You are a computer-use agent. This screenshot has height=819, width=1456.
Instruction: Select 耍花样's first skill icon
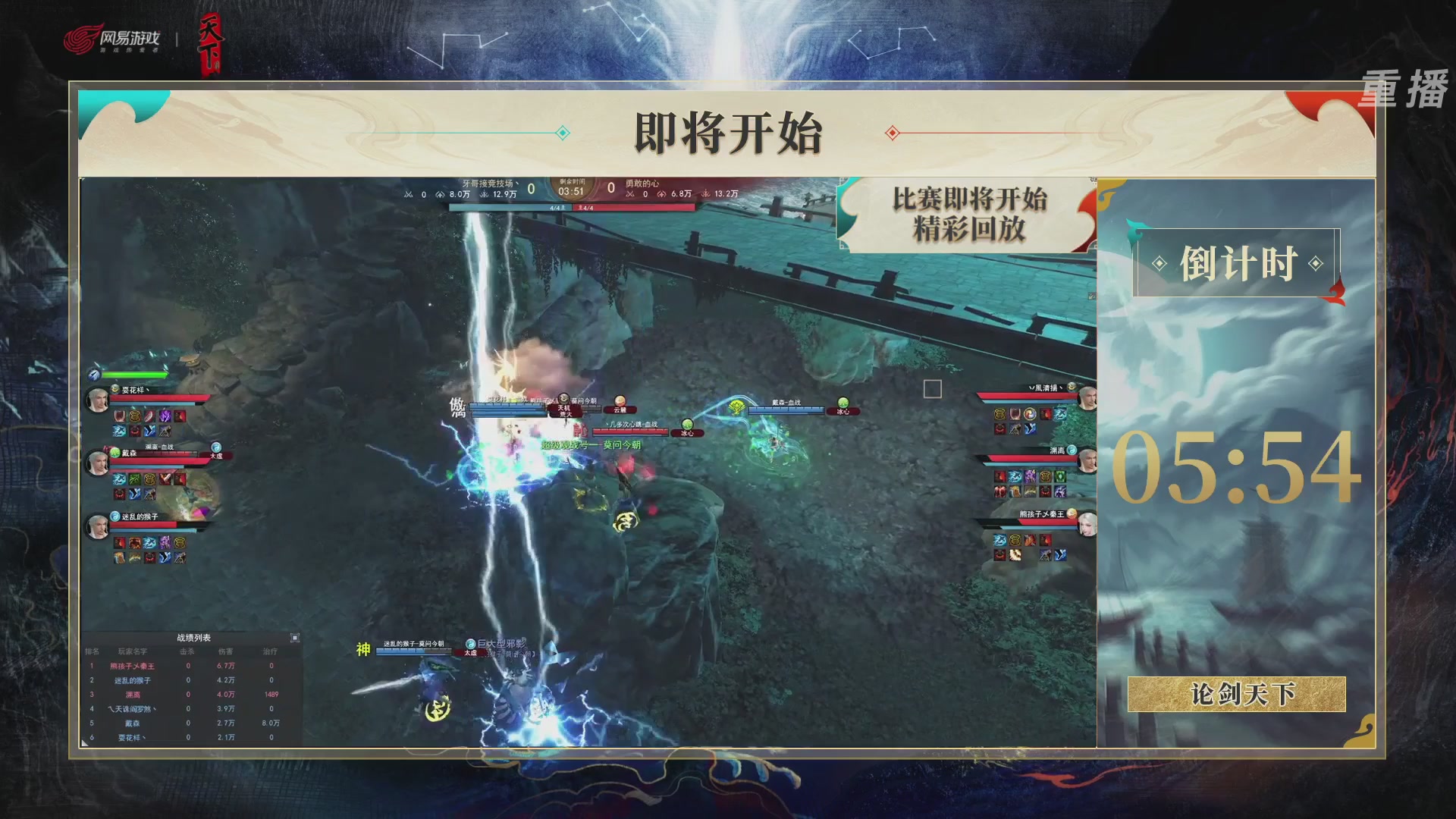point(120,415)
